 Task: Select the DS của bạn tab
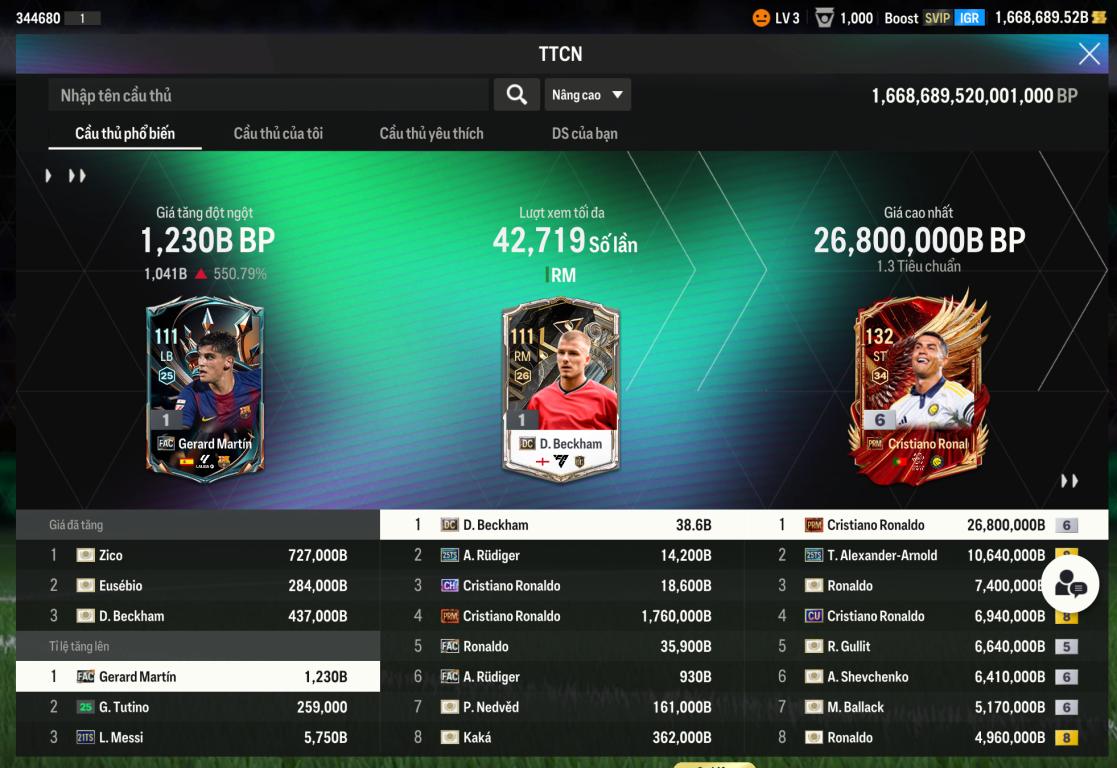pyautogui.click(x=584, y=133)
